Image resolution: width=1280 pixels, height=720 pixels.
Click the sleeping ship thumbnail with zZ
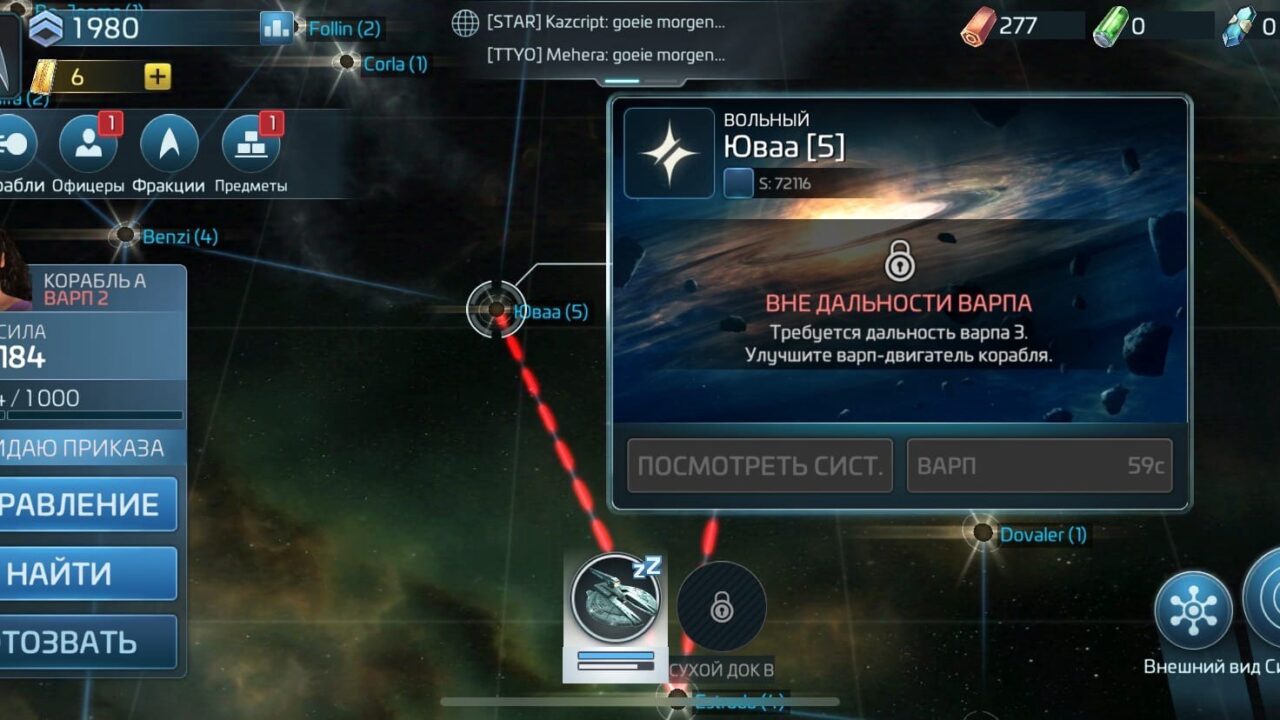(614, 597)
